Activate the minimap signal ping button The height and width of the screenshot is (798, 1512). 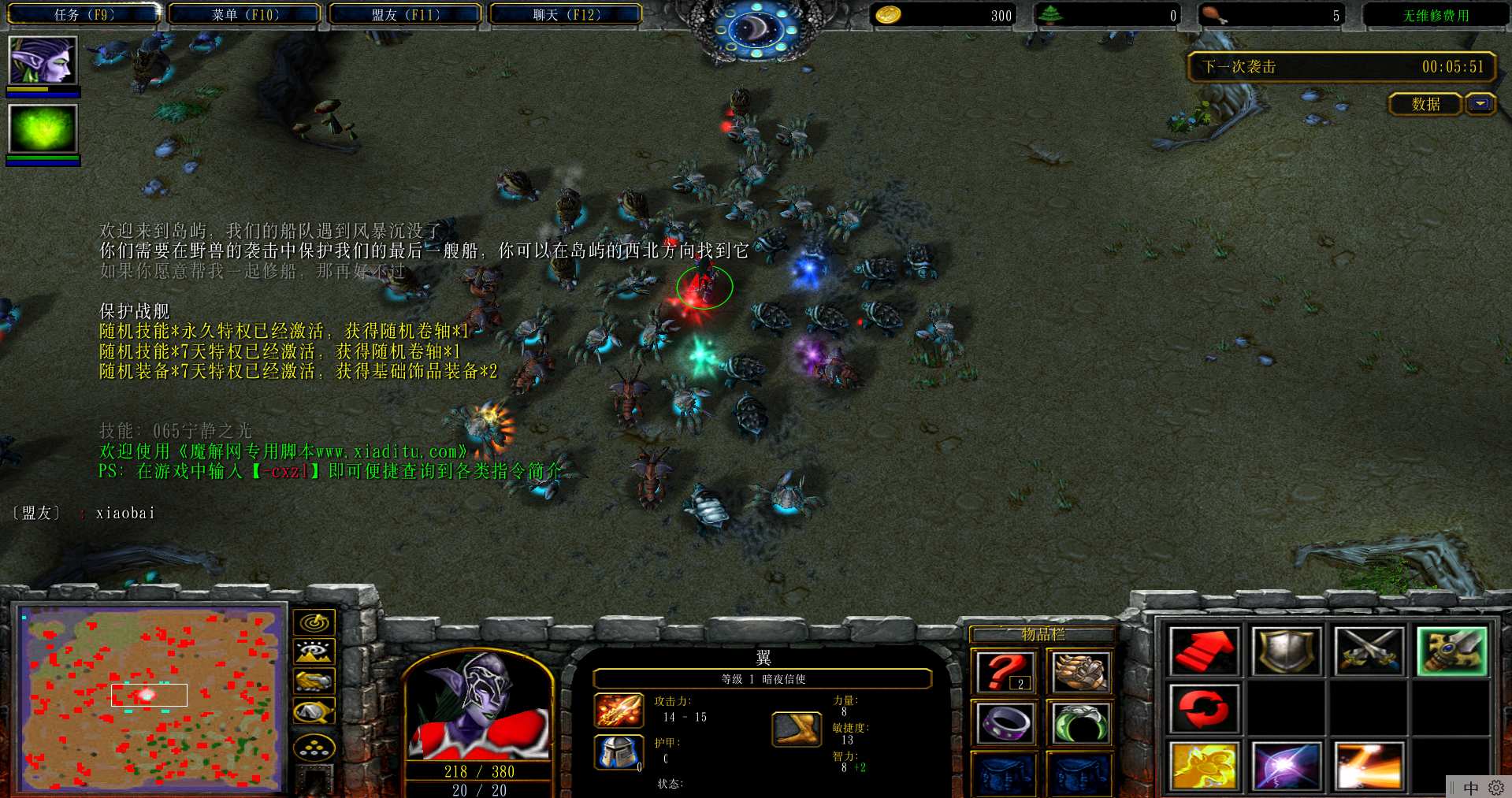[x=314, y=623]
